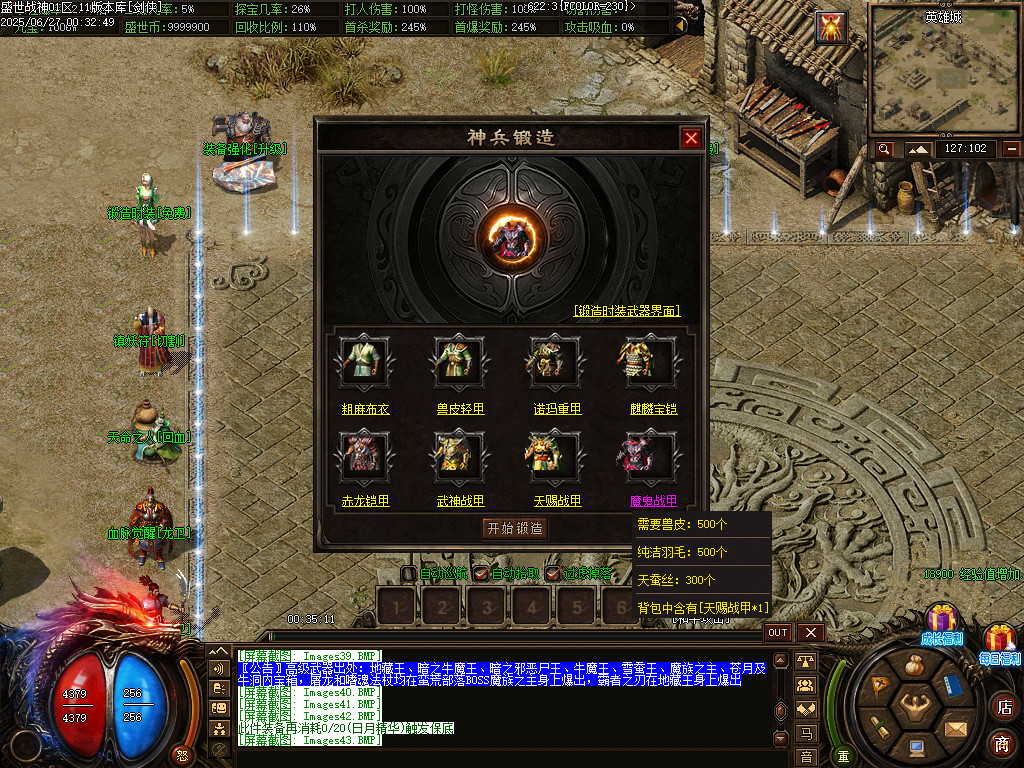Toggle the 过滤掉落 checkbox
The image size is (1024, 768).
552,574
